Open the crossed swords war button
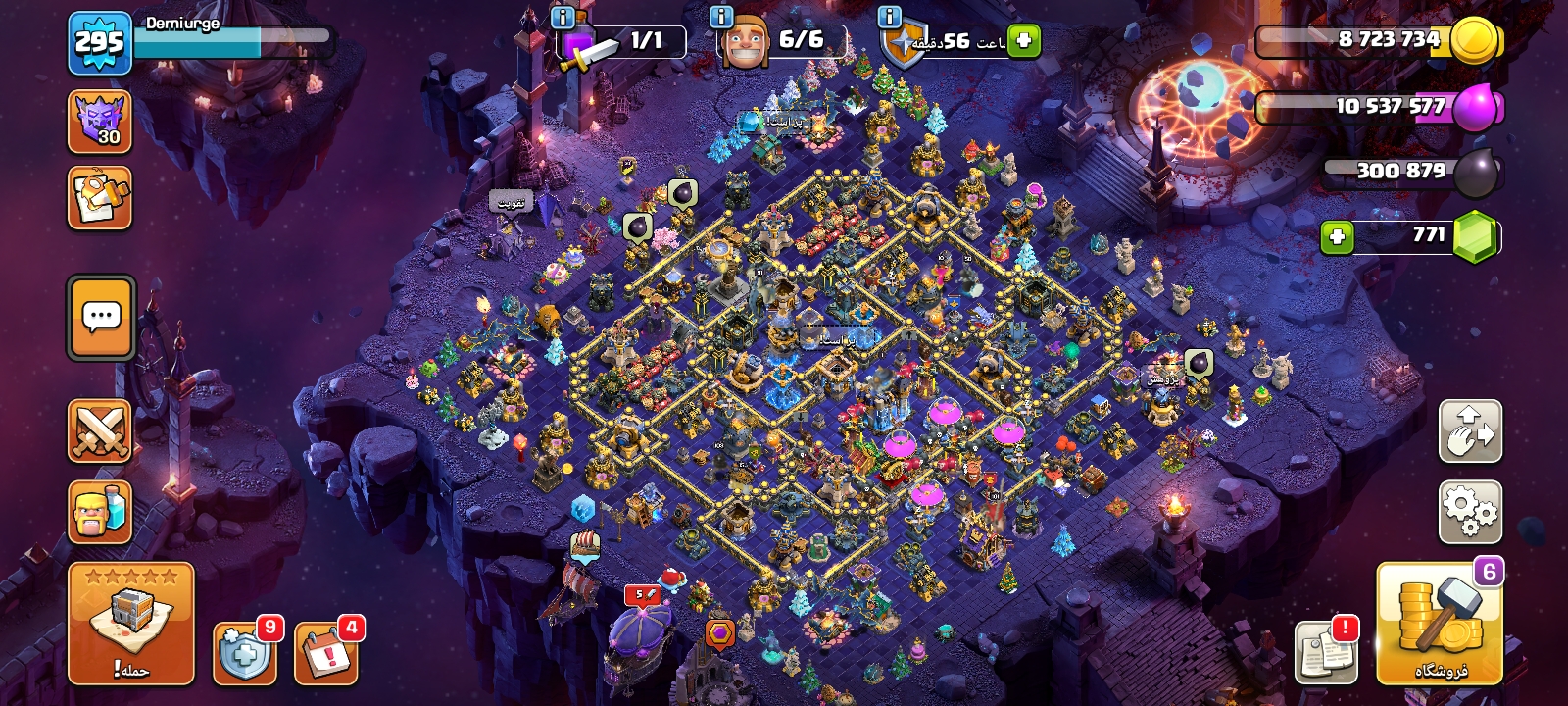This screenshot has width=1568, height=706. tap(100, 430)
